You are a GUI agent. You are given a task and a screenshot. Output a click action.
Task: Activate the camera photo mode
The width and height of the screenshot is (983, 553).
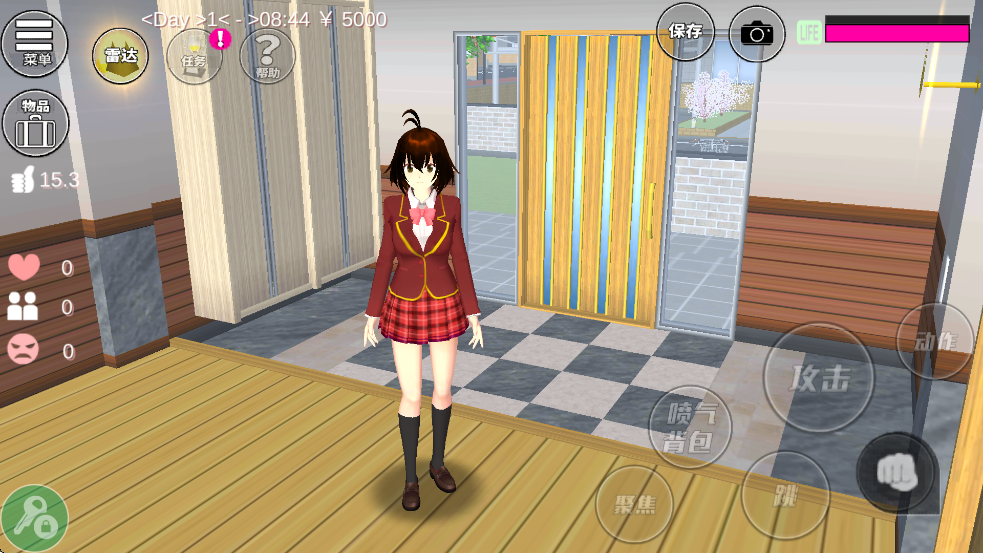tap(757, 33)
